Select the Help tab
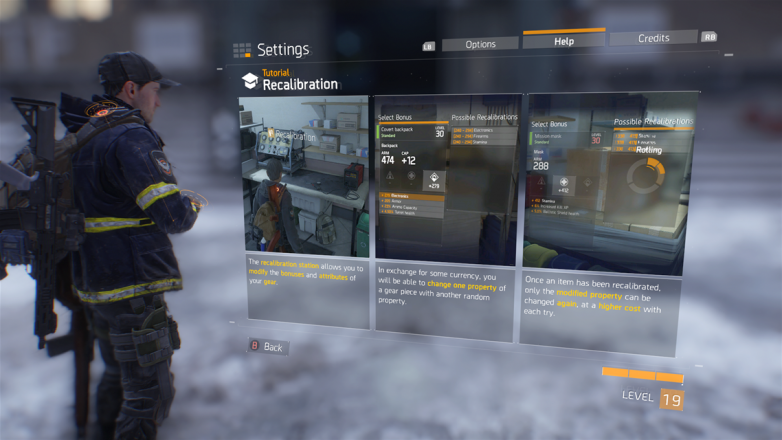Image resolution: width=782 pixels, height=440 pixels. coord(564,41)
